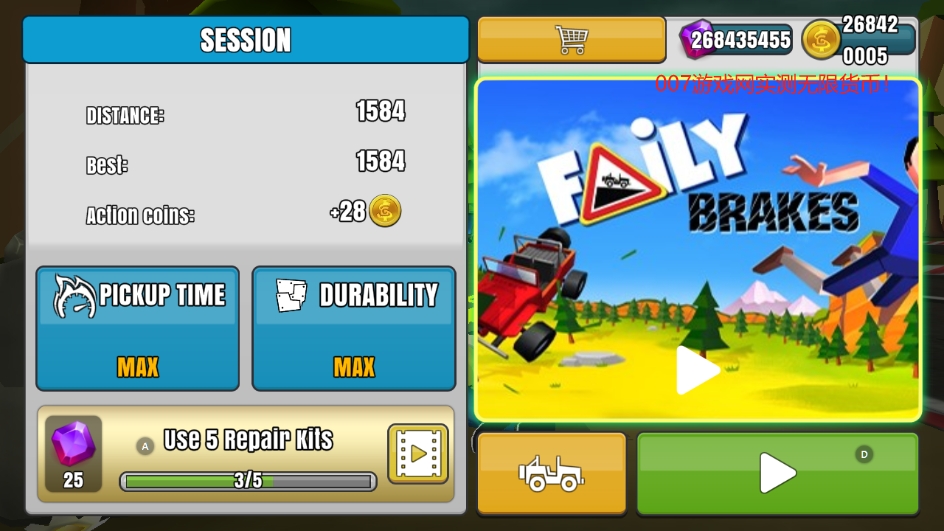Select the Durability upgrade

tap(354, 328)
